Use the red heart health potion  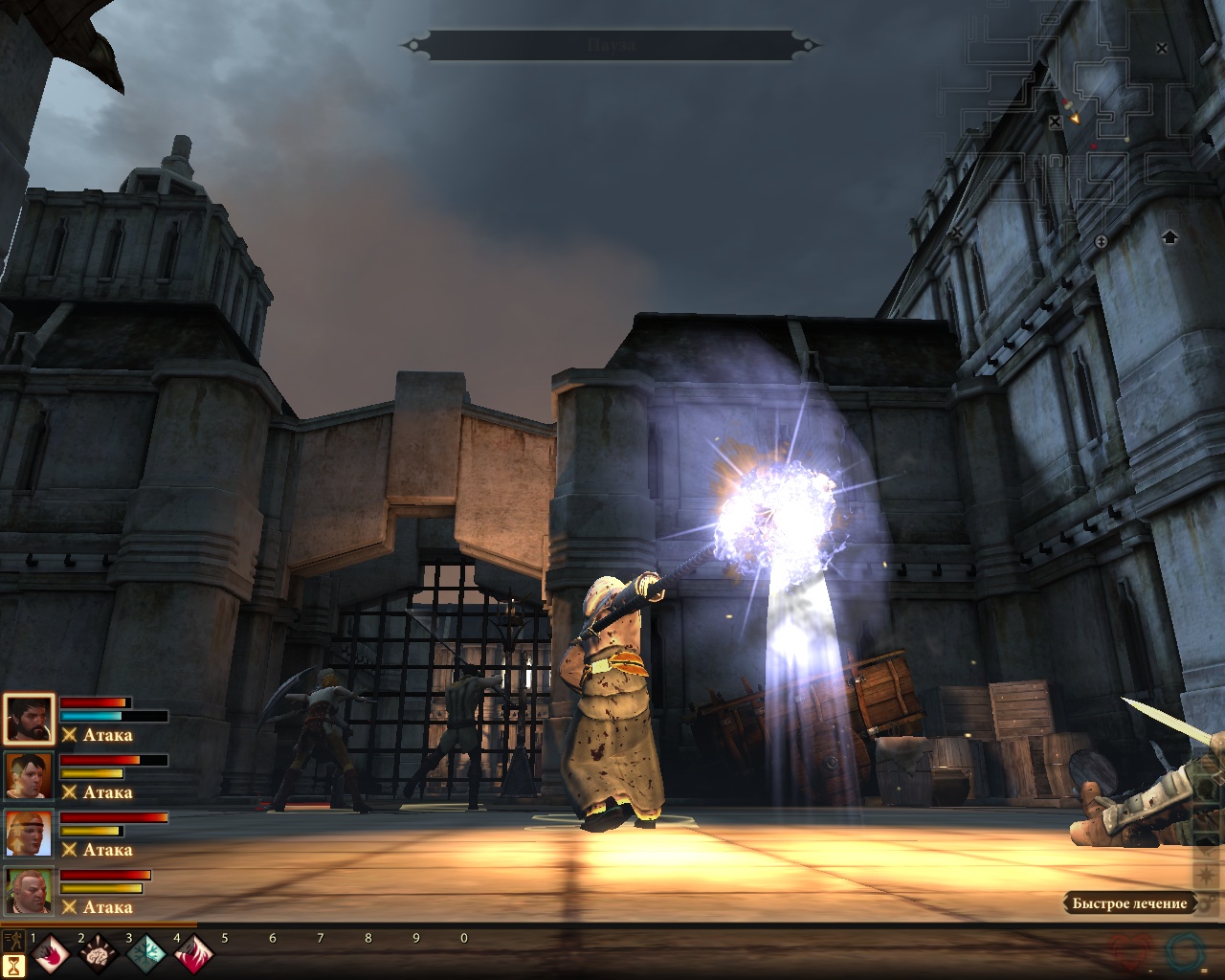[x=1130, y=952]
